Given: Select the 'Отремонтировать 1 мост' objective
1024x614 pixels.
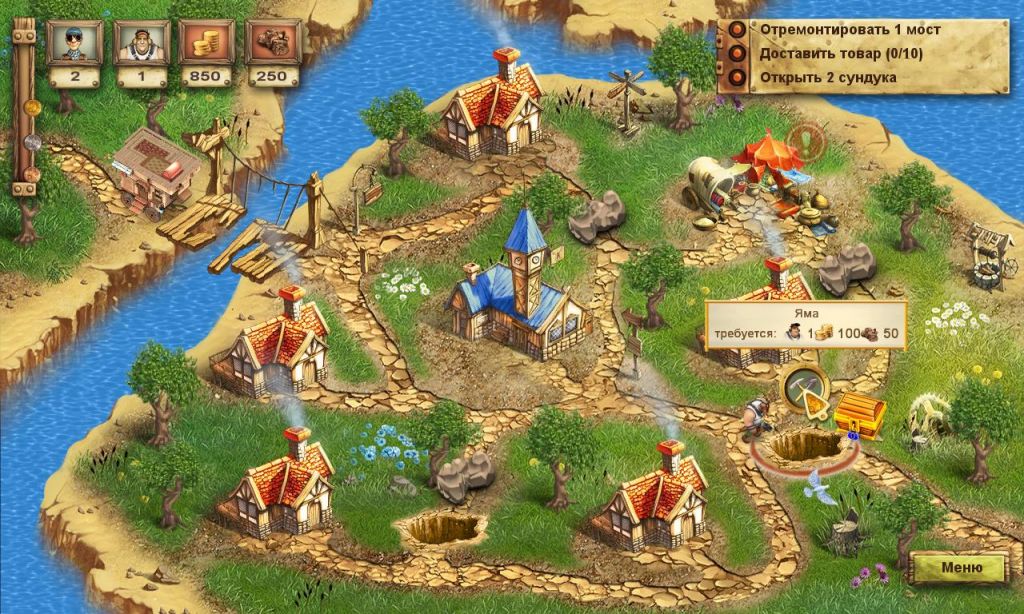Looking at the screenshot, I should click(849, 29).
